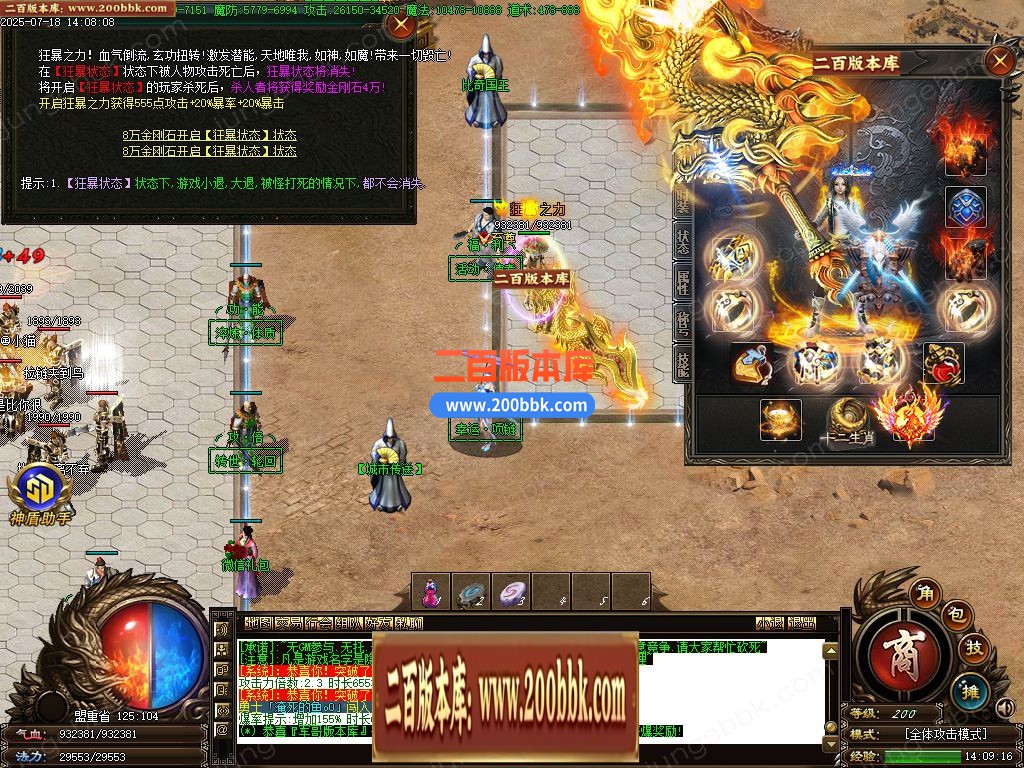Open the 包 bag button
1024x768 pixels.
(955, 615)
